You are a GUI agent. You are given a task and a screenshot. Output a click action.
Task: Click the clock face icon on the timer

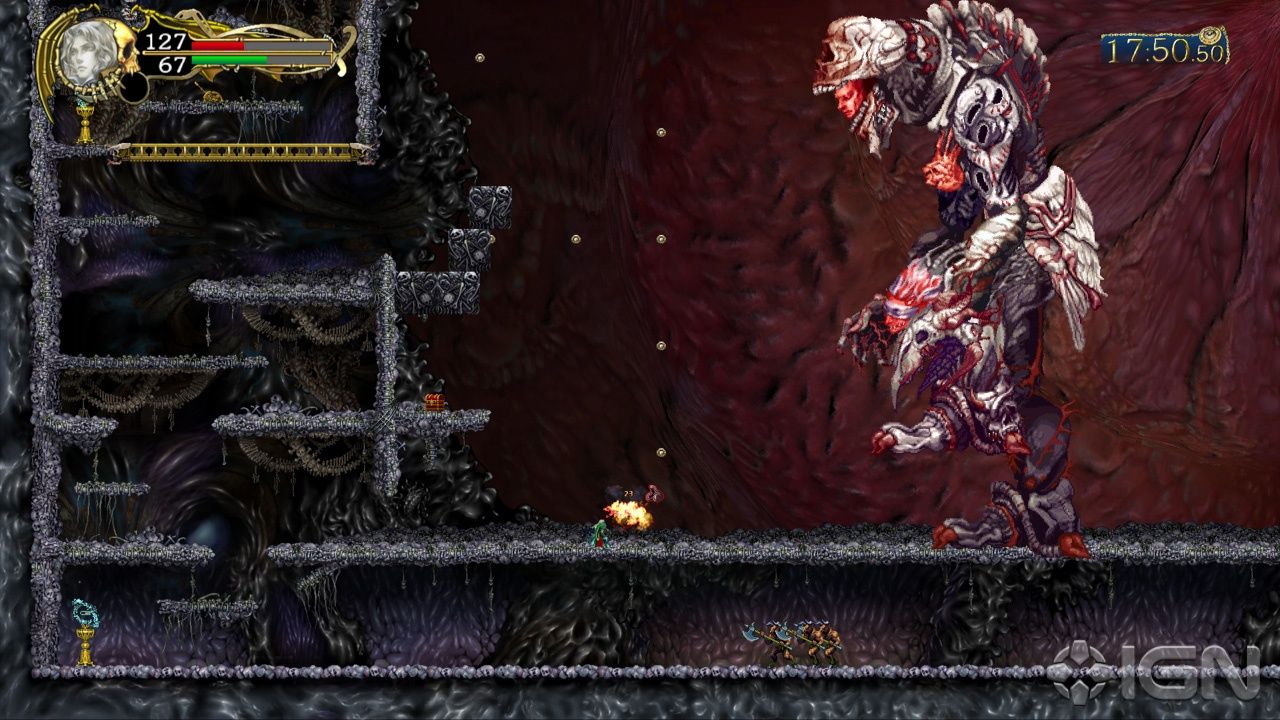click(1210, 35)
